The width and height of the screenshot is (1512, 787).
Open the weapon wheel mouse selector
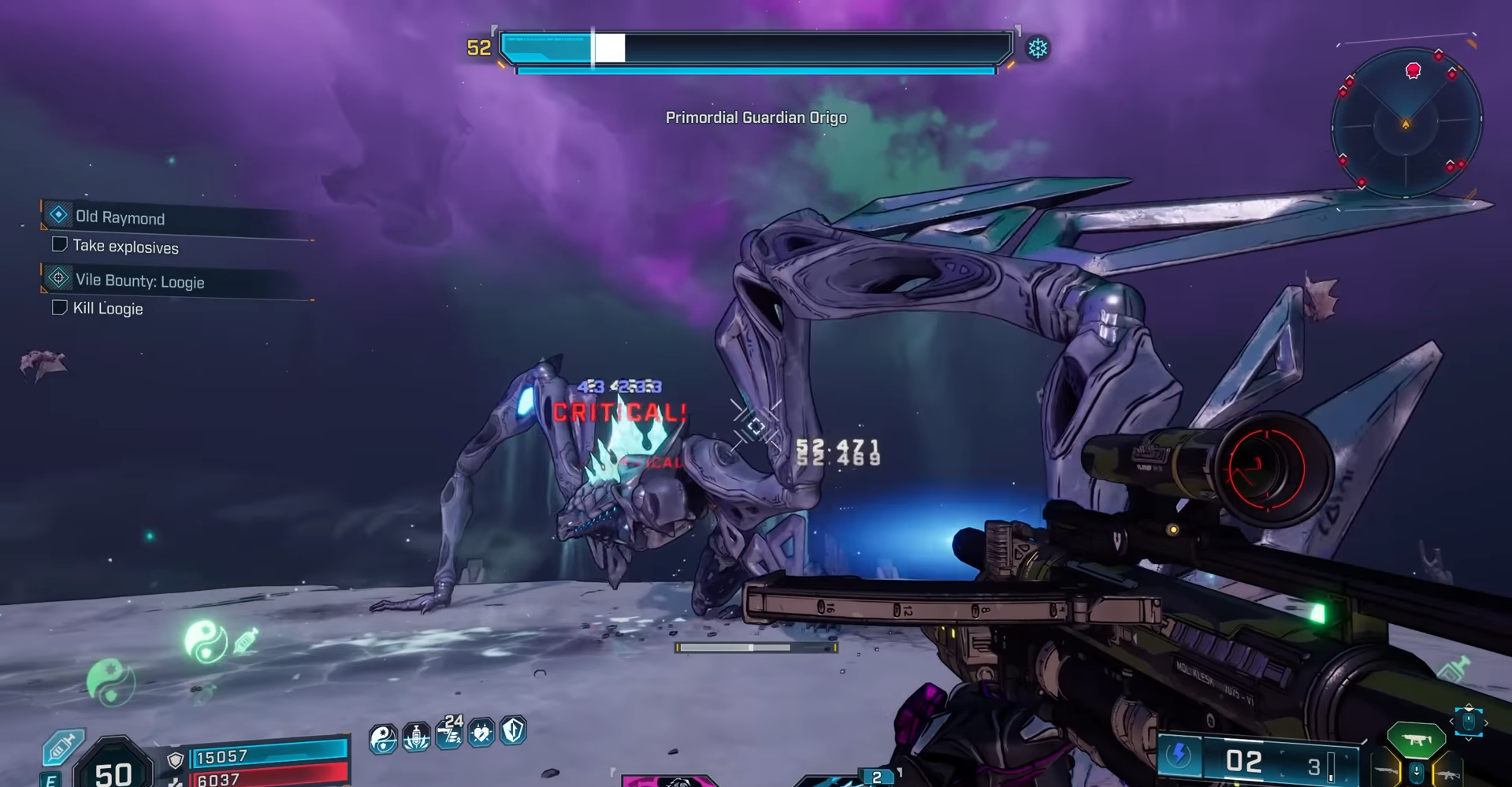1469,722
